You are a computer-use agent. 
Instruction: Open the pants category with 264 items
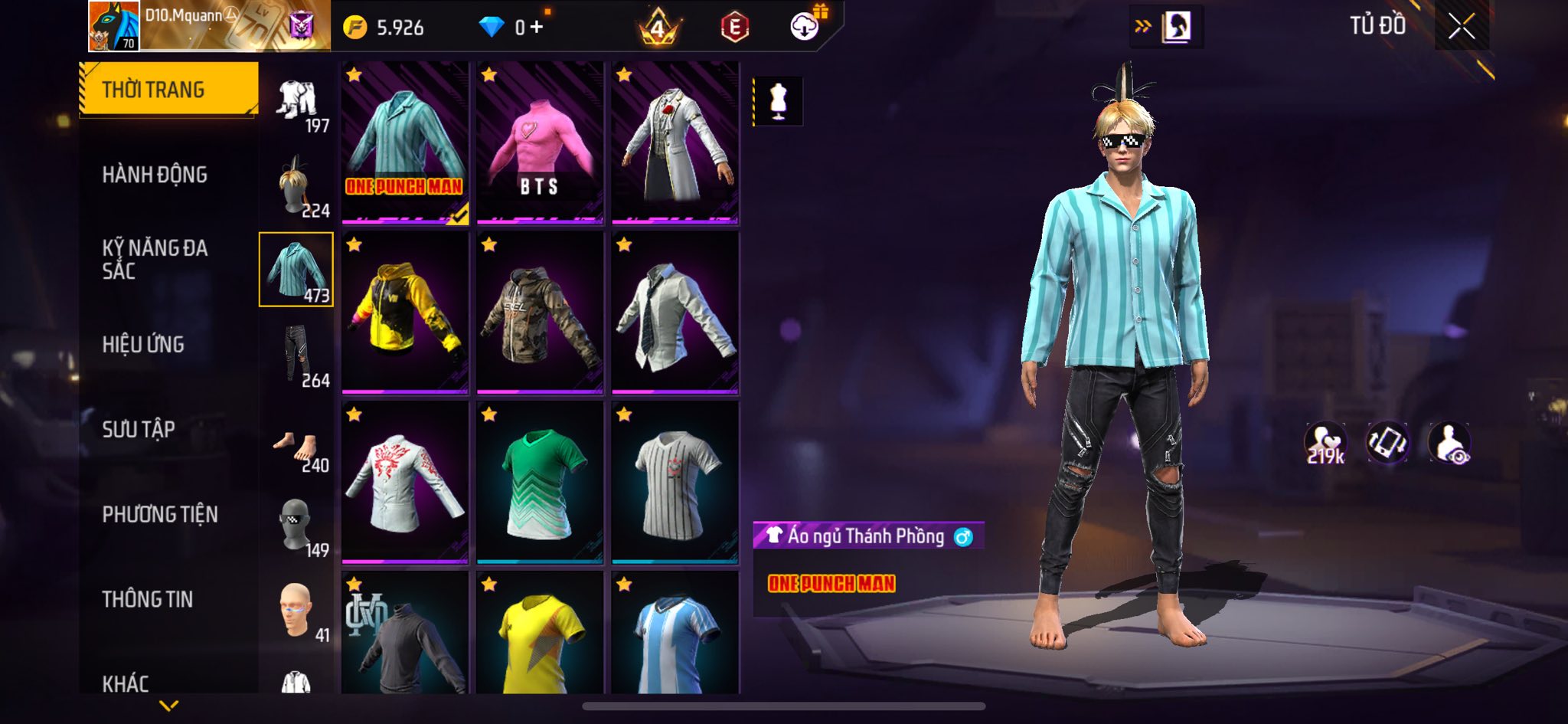click(297, 355)
